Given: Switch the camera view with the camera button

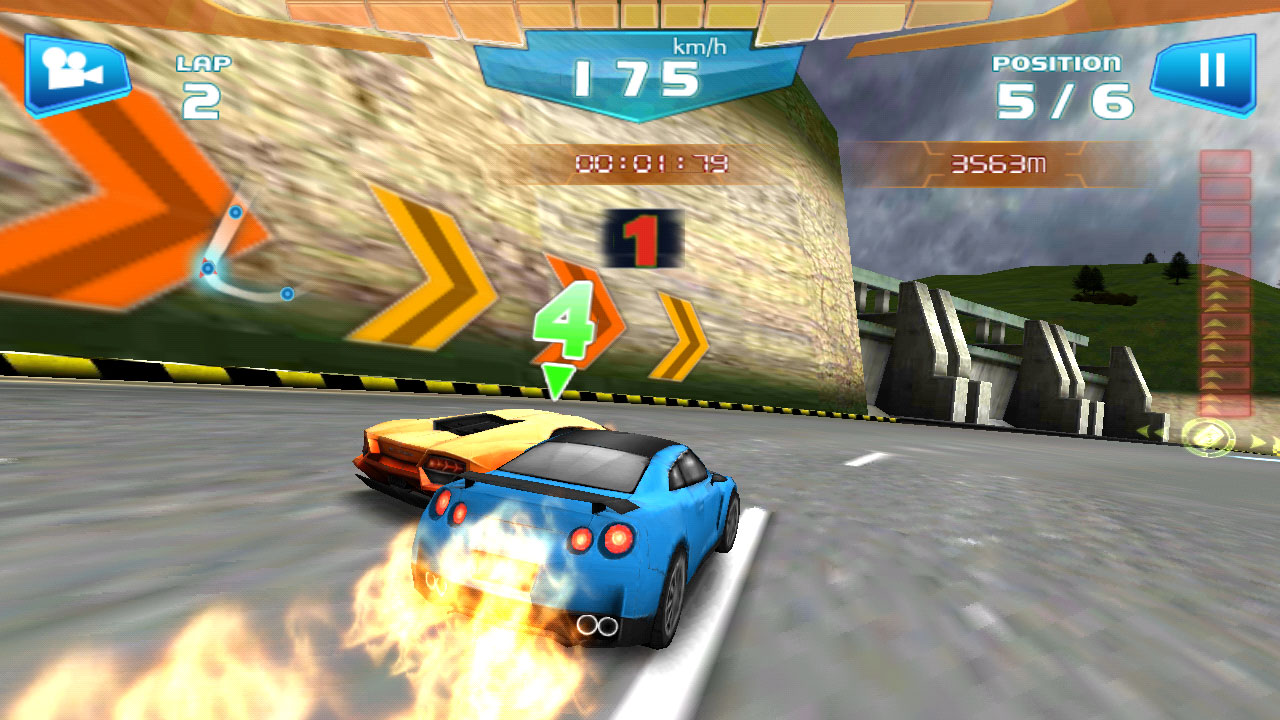Looking at the screenshot, I should pos(77,73).
